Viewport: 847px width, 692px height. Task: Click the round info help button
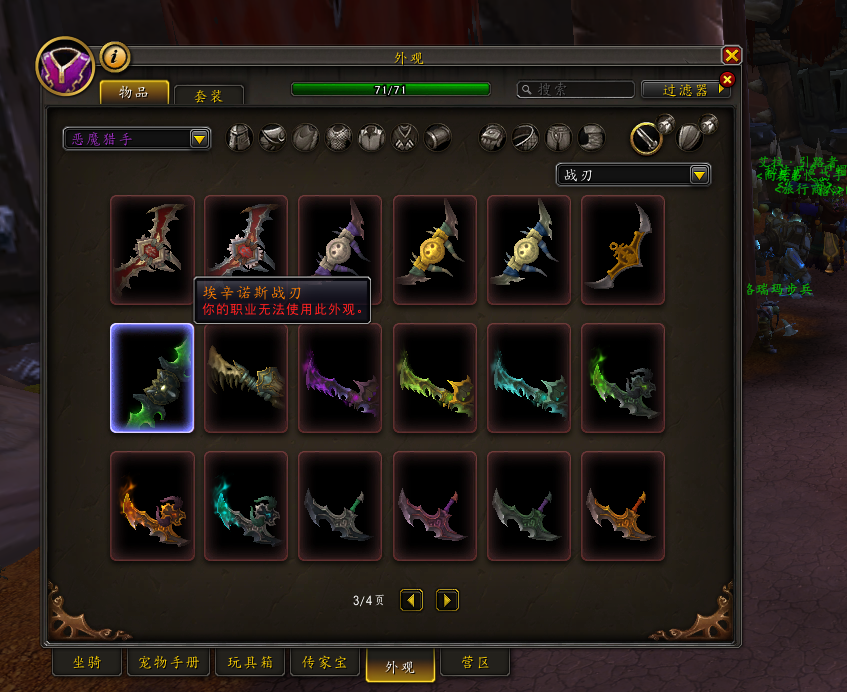pyautogui.click(x=115, y=57)
